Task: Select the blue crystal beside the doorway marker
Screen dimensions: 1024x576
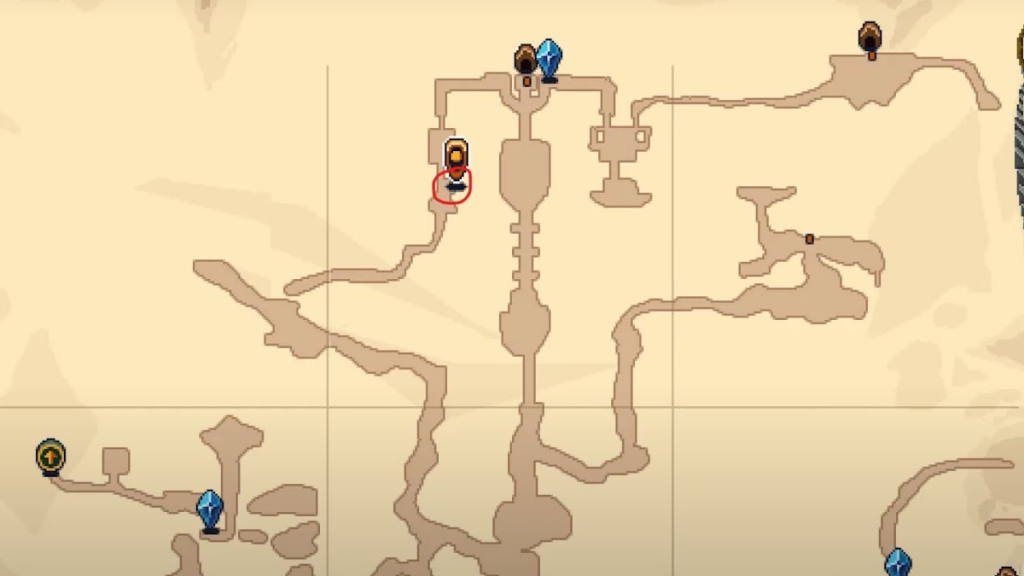Action: (548, 59)
